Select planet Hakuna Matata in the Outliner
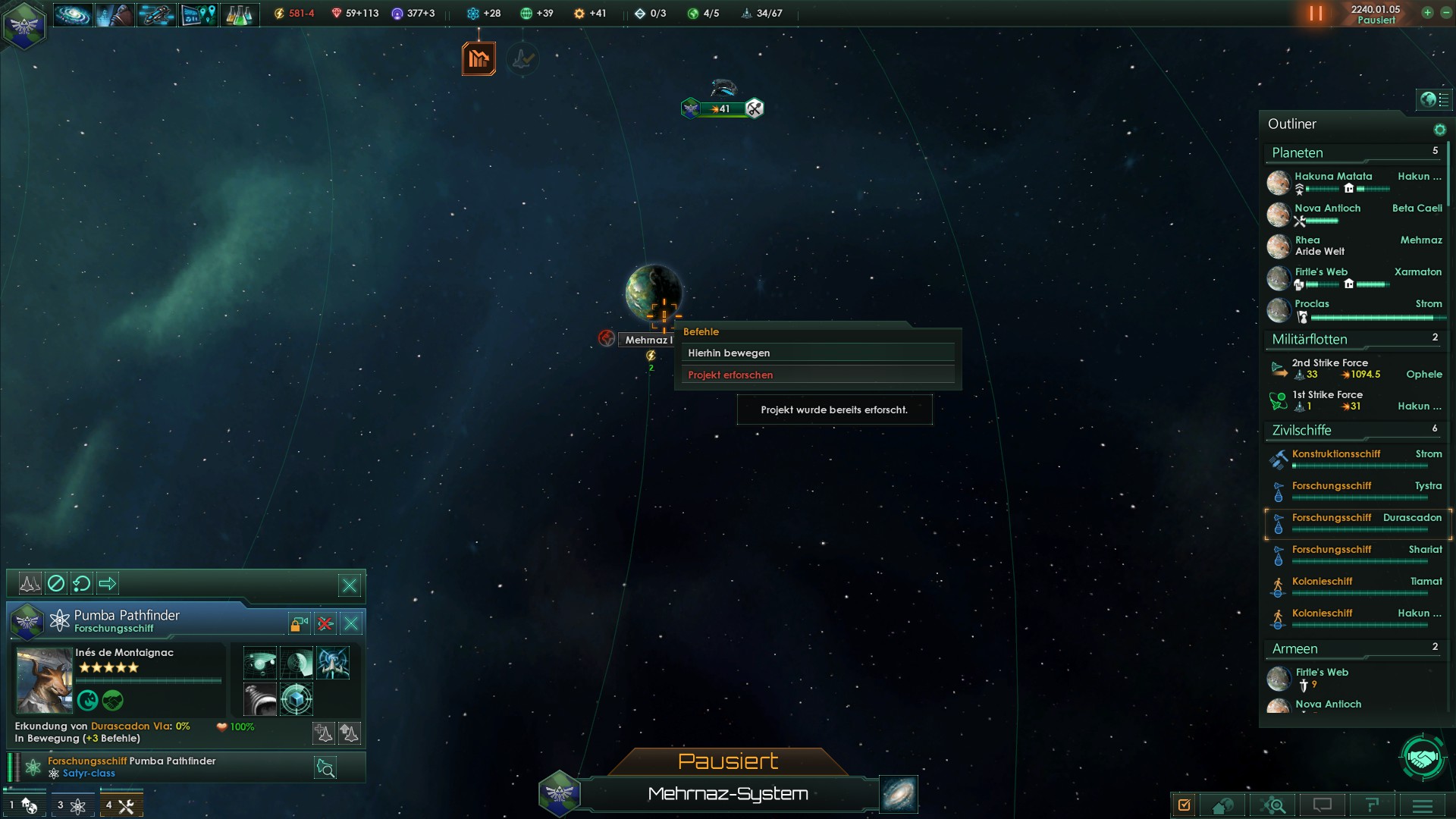The width and height of the screenshot is (1456, 819). [1333, 177]
